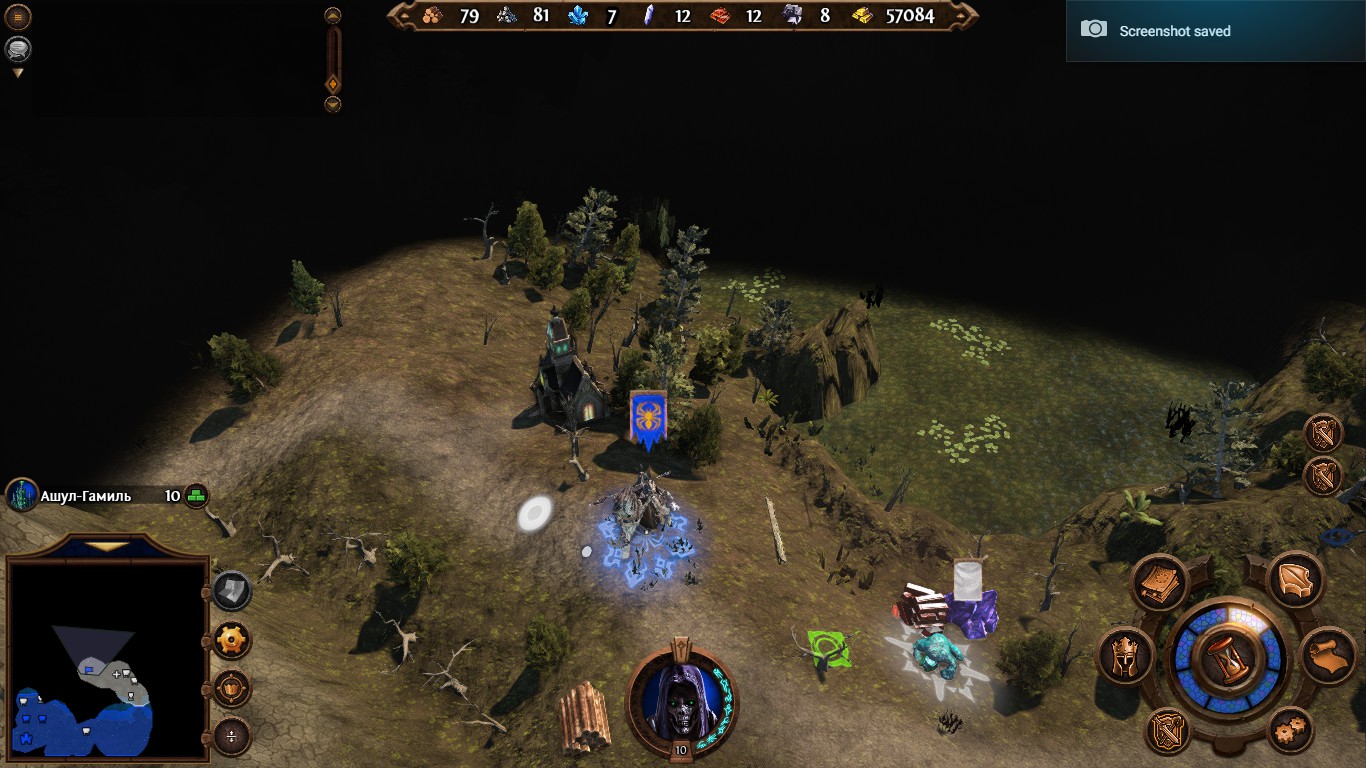Click the minimap resize arrows button
The width and height of the screenshot is (1366, 768).
(232, 738)
